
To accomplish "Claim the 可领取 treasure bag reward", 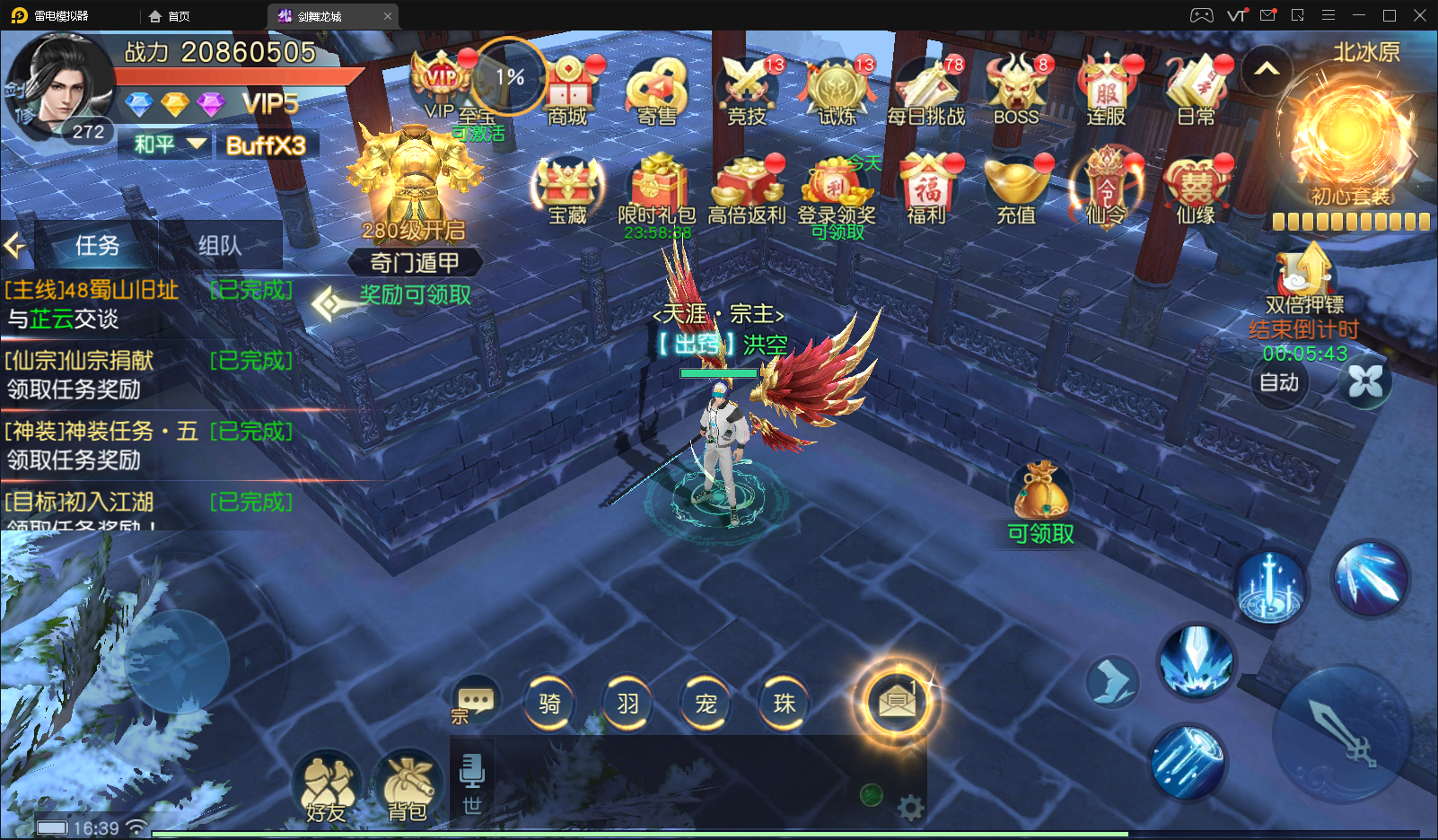I will click(x=1040, y=501).
